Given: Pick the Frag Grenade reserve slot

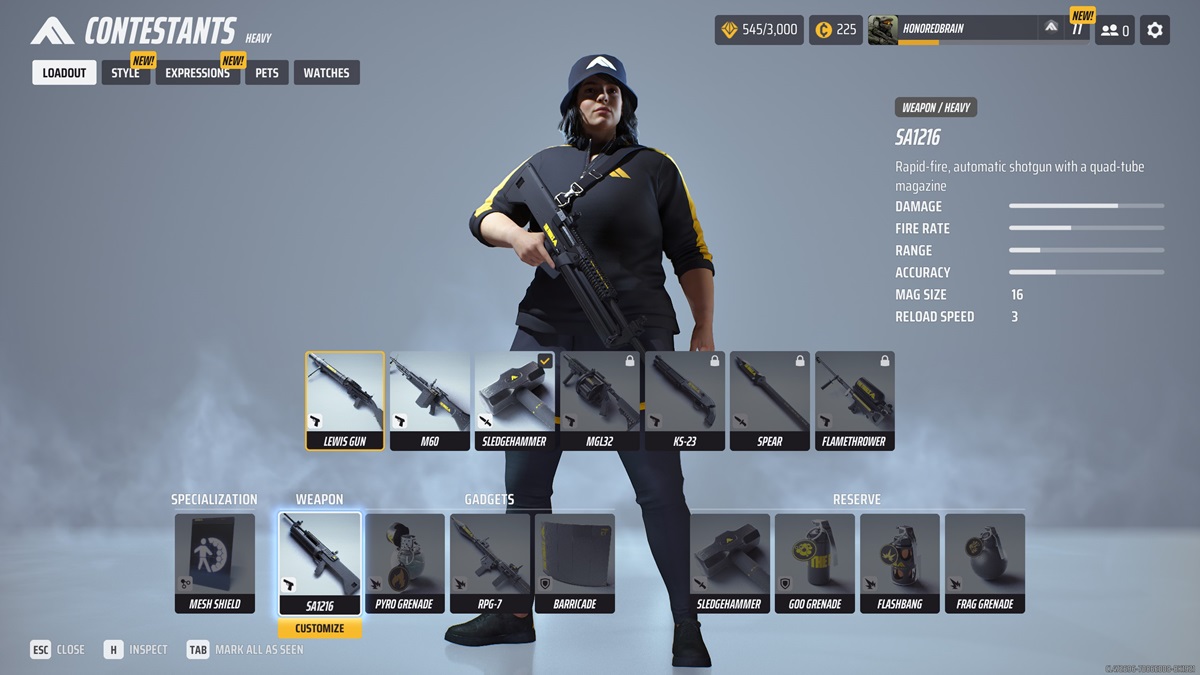Looking at the screenshot, I should [985, 562].
